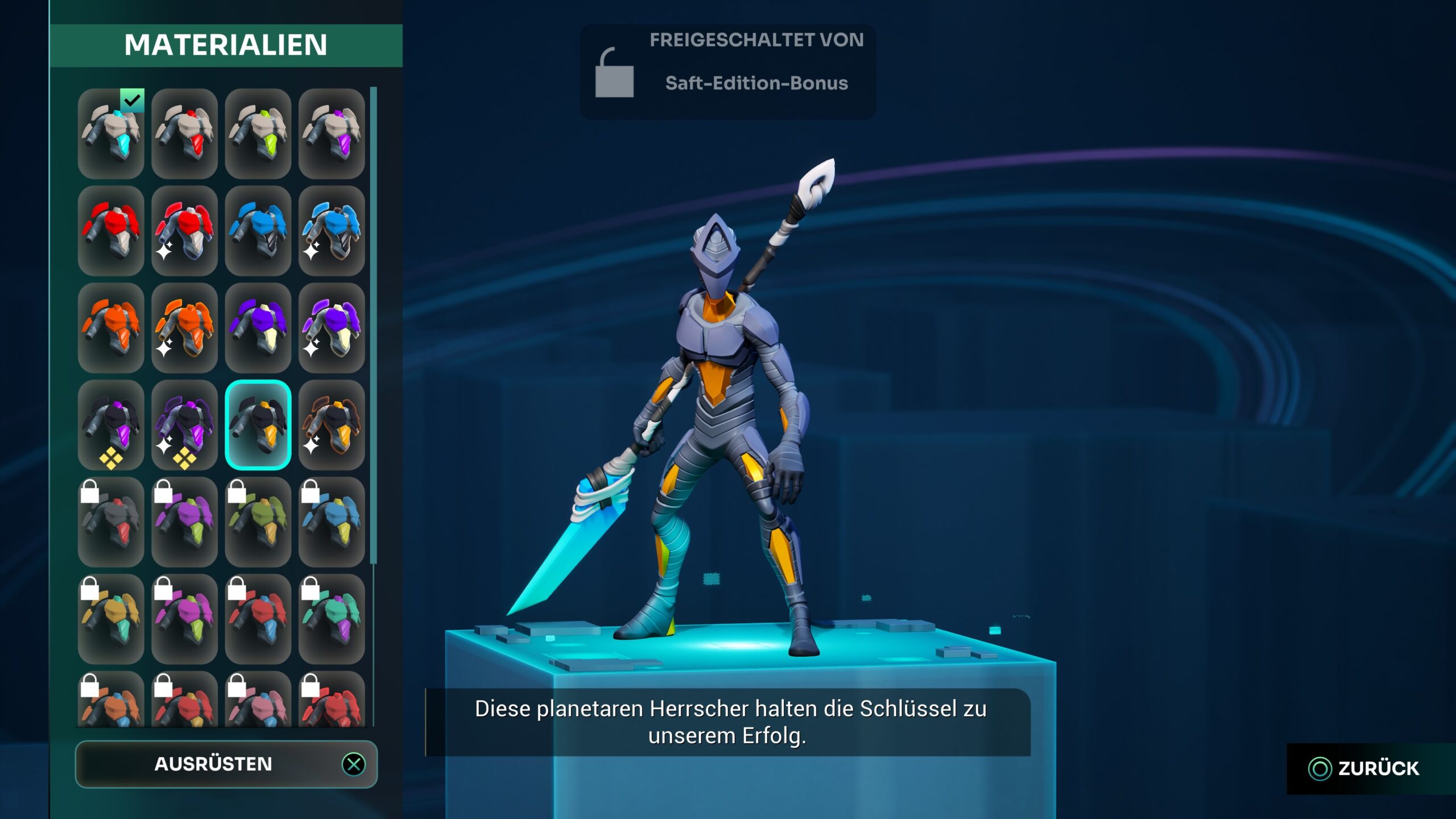Click the materials list scrollbar
1456x819 pixels.
[374, 325]
